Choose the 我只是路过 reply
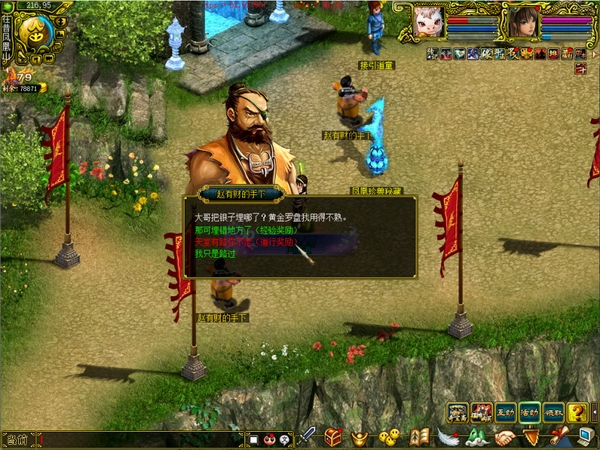The image size is (600, 450). click(x=215, y=254)
